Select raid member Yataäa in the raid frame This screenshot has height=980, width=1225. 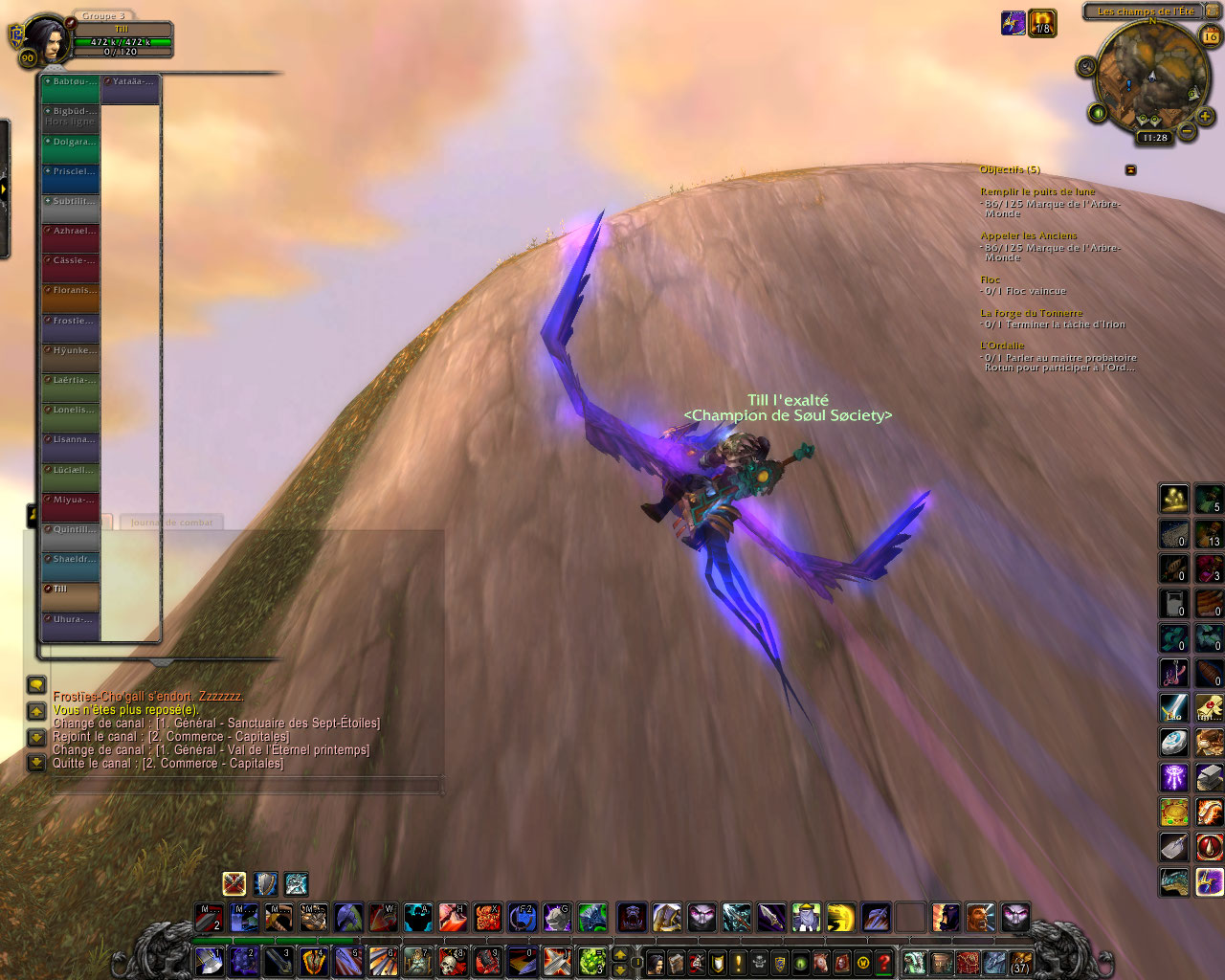[130, 89]
